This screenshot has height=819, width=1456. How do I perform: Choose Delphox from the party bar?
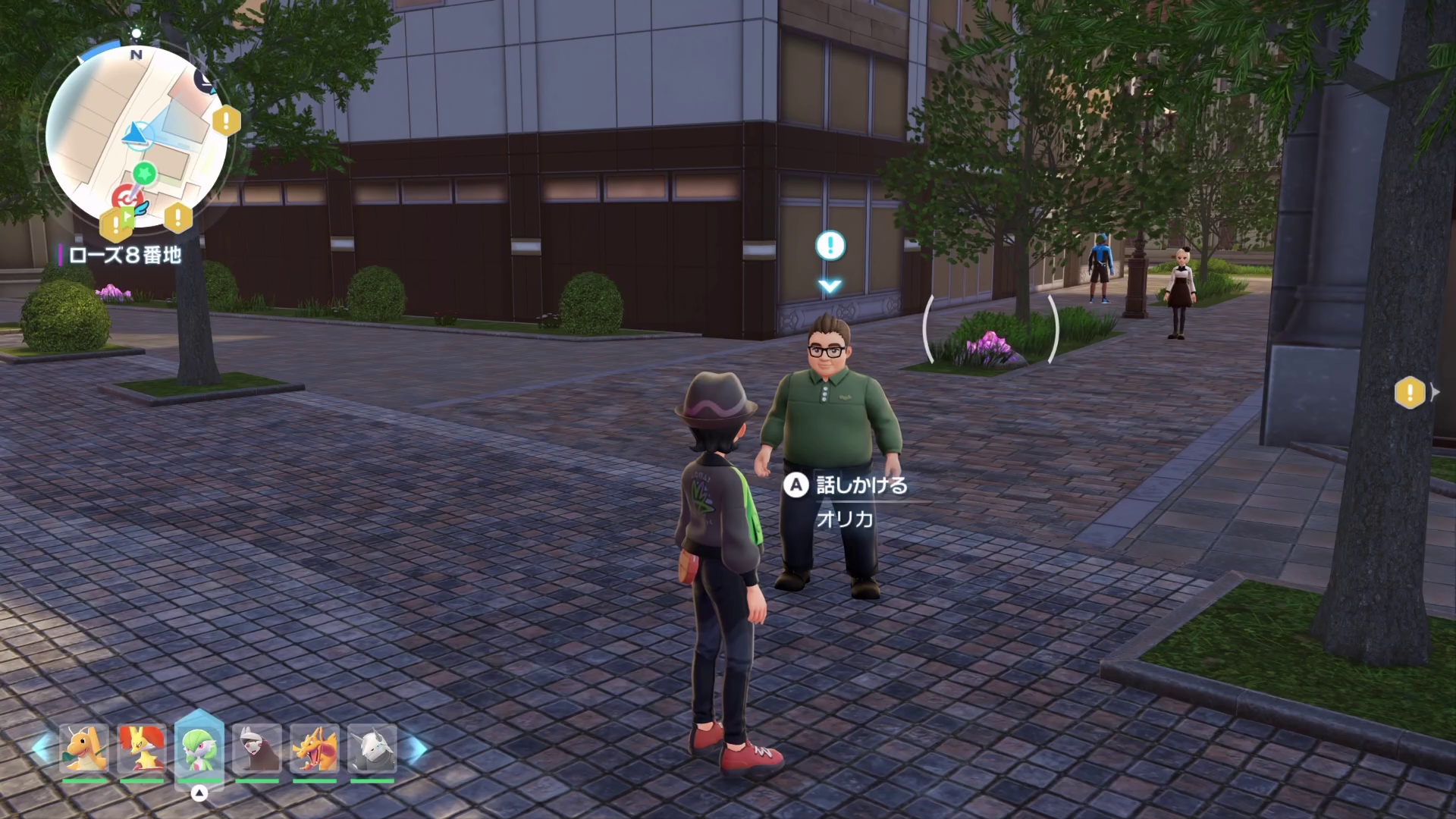(142, 748)
